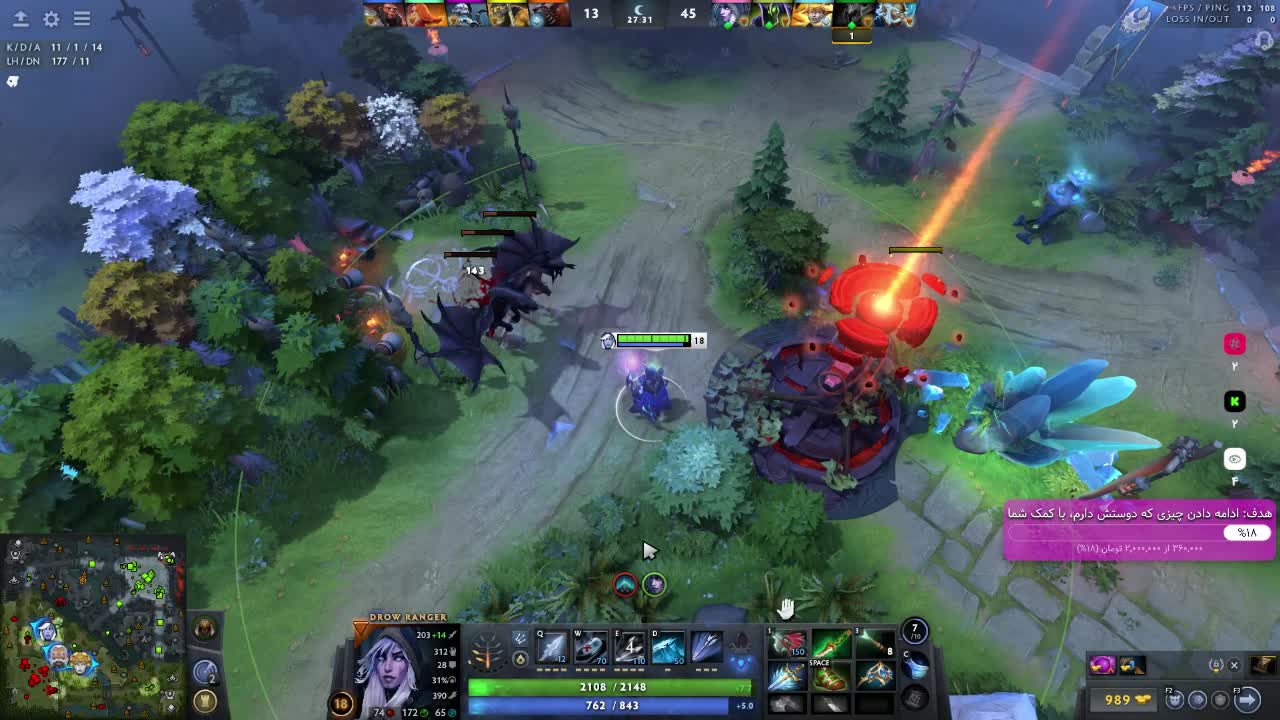The height and width of the screenshot is (720, 1280).
Task: Click the stream donation goal banner
Action: tap(1140, 530)
